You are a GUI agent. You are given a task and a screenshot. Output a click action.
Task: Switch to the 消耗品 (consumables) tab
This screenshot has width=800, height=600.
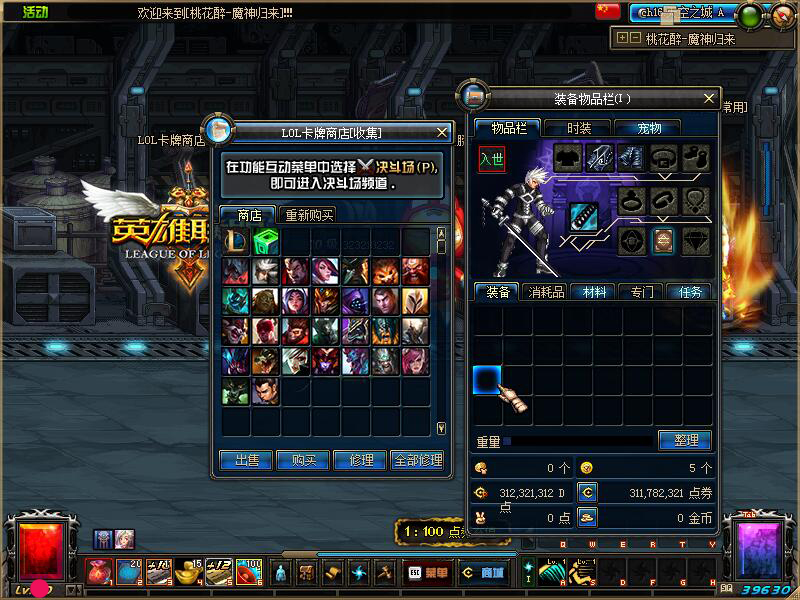[547, 292]
